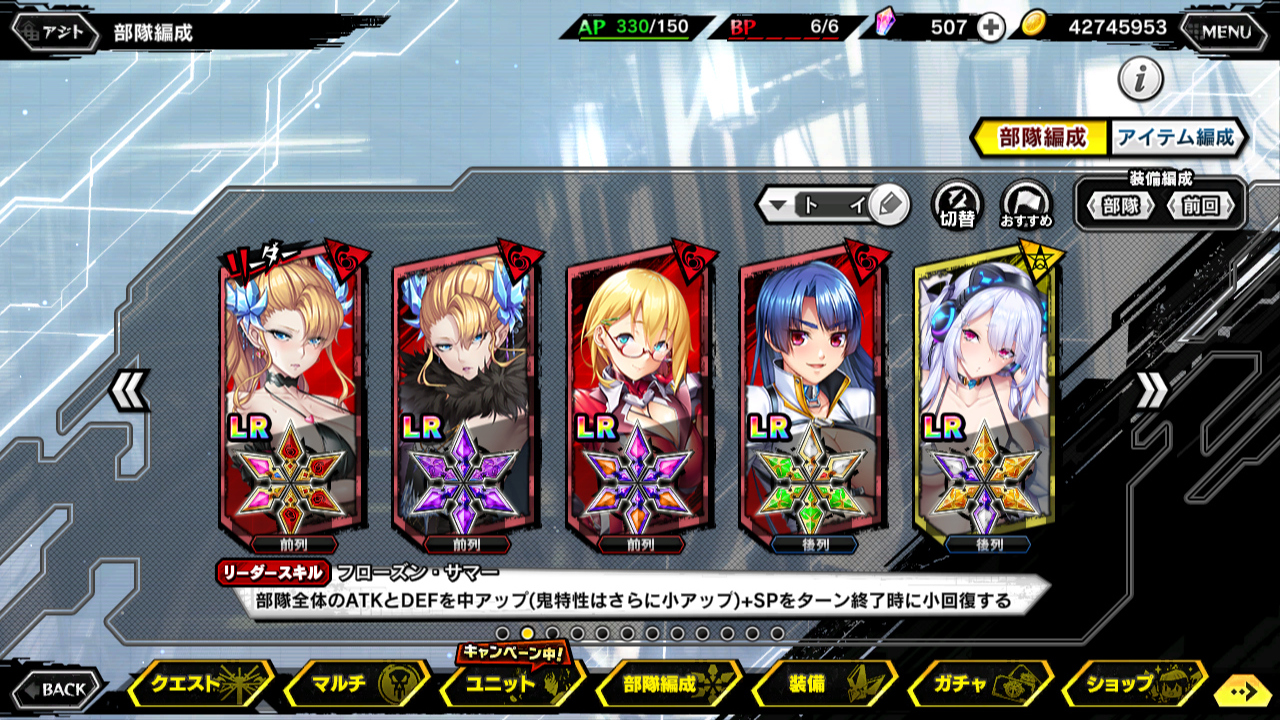Open the ガチャ gacha menu
Viewport: 1280px width, 720px height.
click(977, 685)
